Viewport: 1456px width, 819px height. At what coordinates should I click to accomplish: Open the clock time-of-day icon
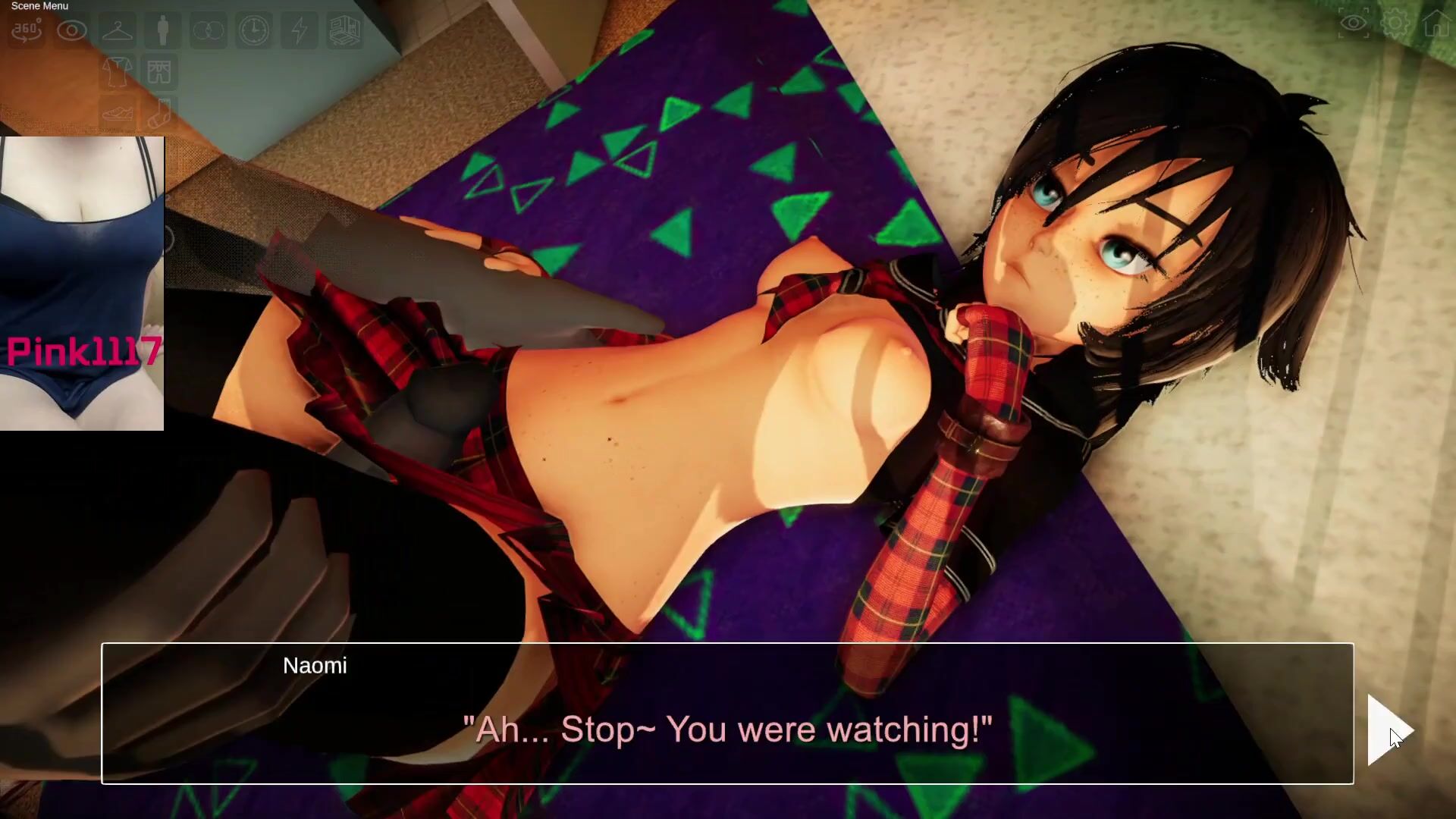(x=253, y=30)
